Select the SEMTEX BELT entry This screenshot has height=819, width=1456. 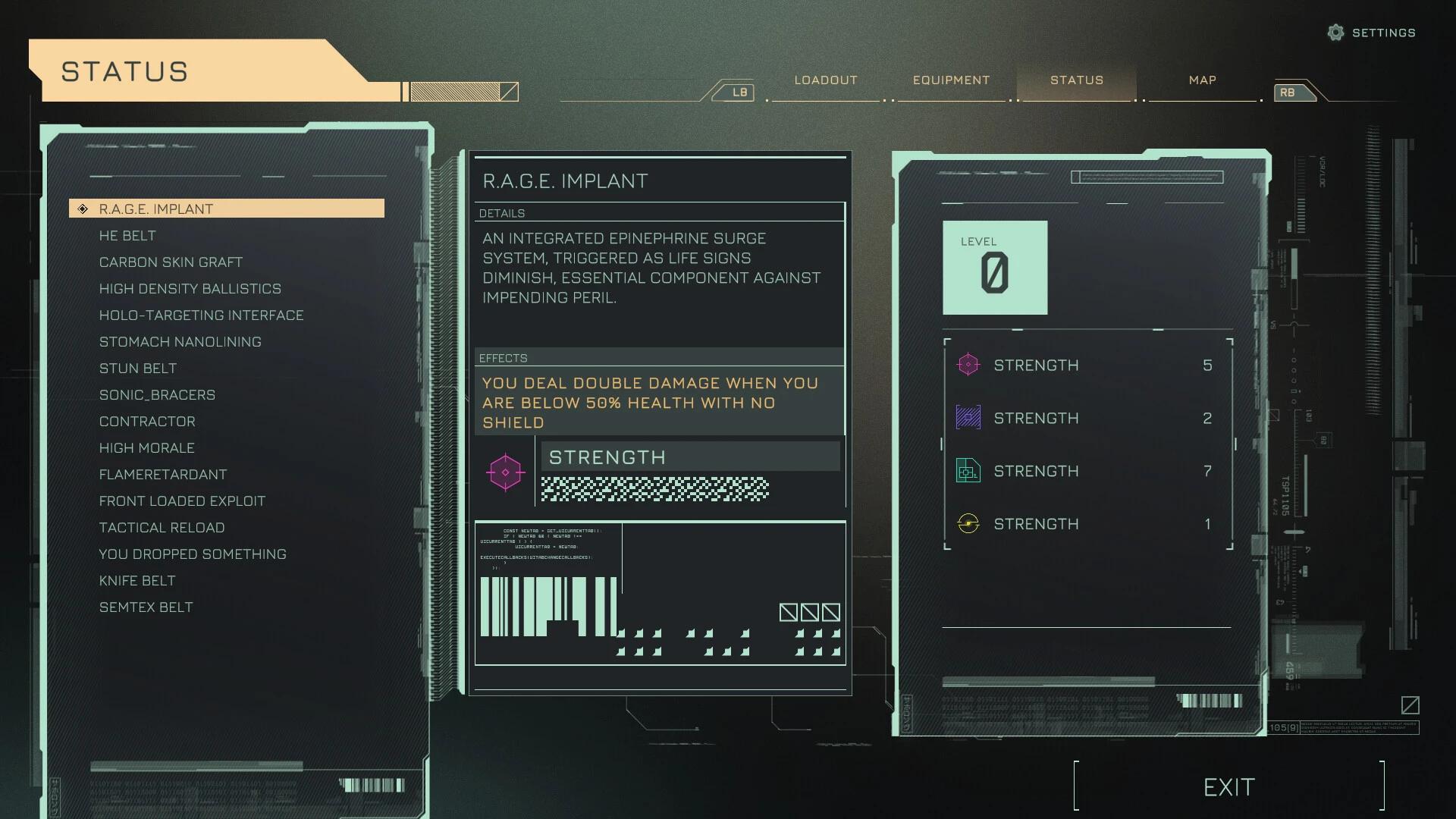[x=146, y=607]
